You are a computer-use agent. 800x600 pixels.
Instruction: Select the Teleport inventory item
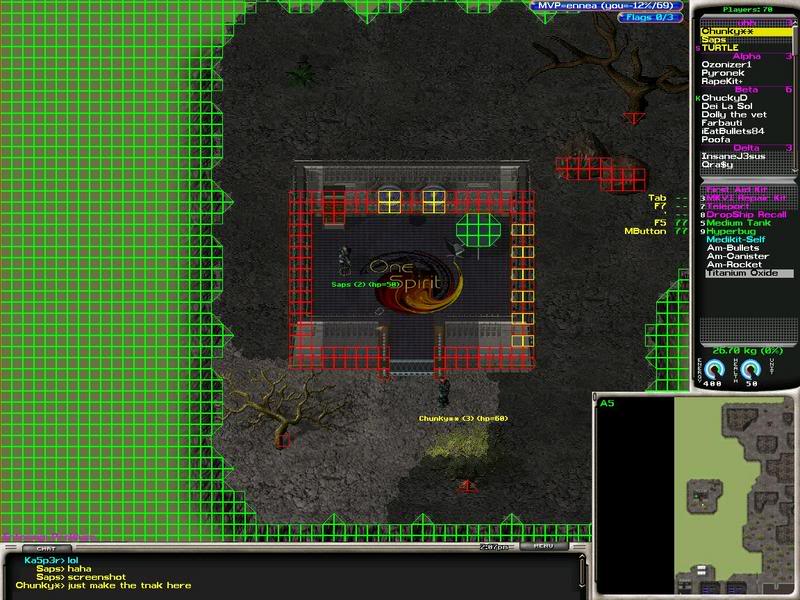[x=728, y=206]
